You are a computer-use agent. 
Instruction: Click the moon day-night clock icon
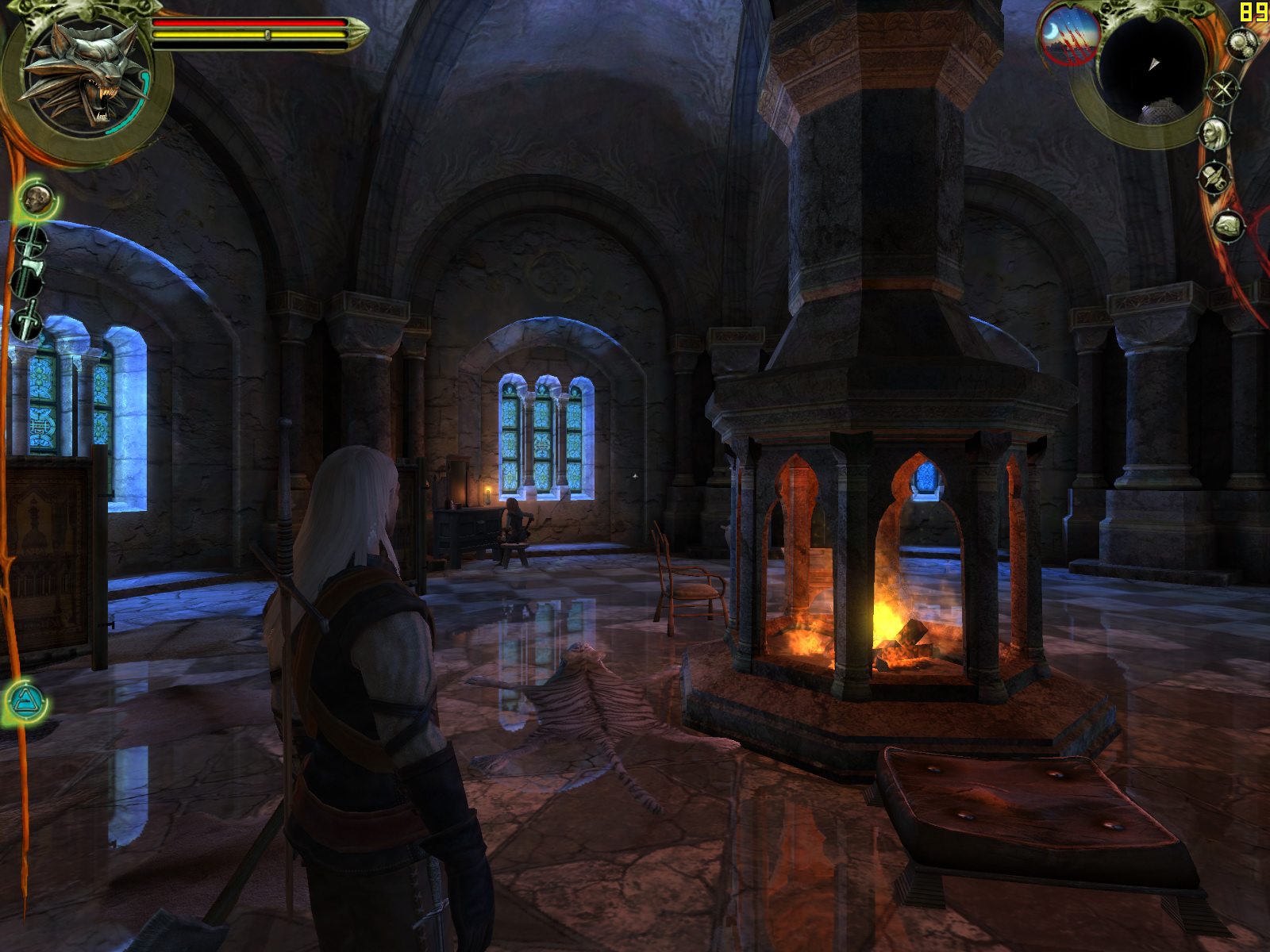tap(1068, 36)
